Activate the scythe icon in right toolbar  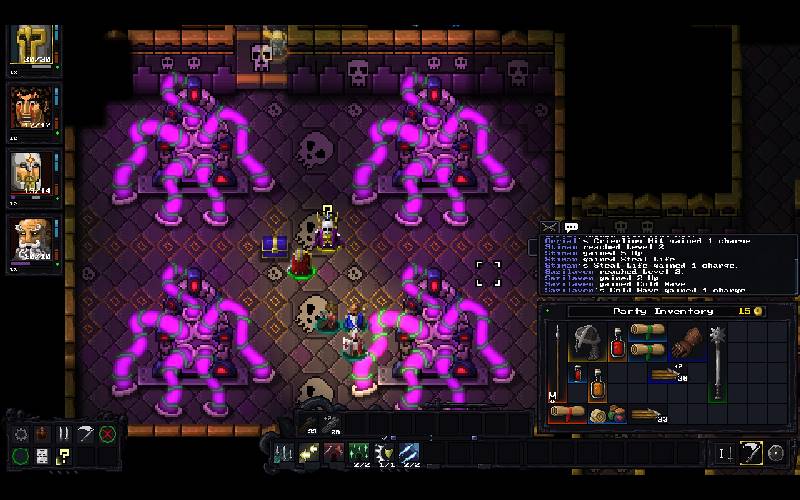750,453
